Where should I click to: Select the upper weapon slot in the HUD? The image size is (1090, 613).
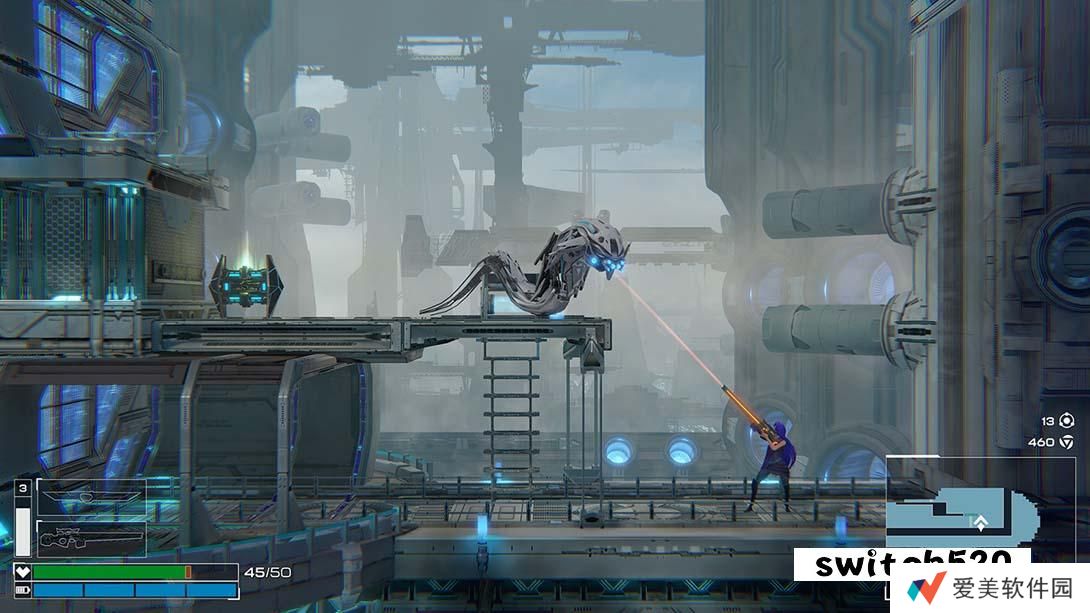coord(91,498)
